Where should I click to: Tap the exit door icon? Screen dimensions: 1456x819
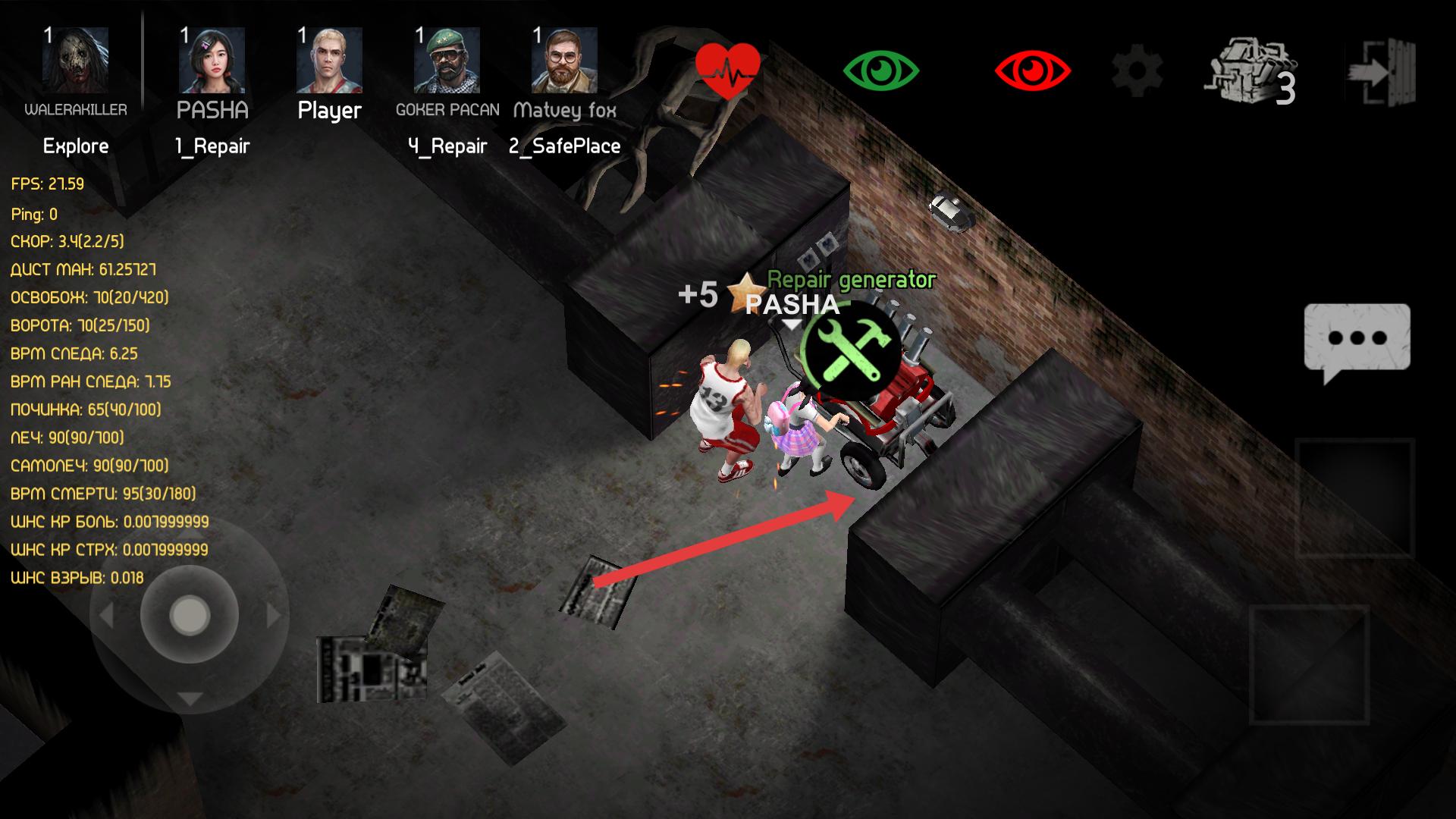point(1379,72)
